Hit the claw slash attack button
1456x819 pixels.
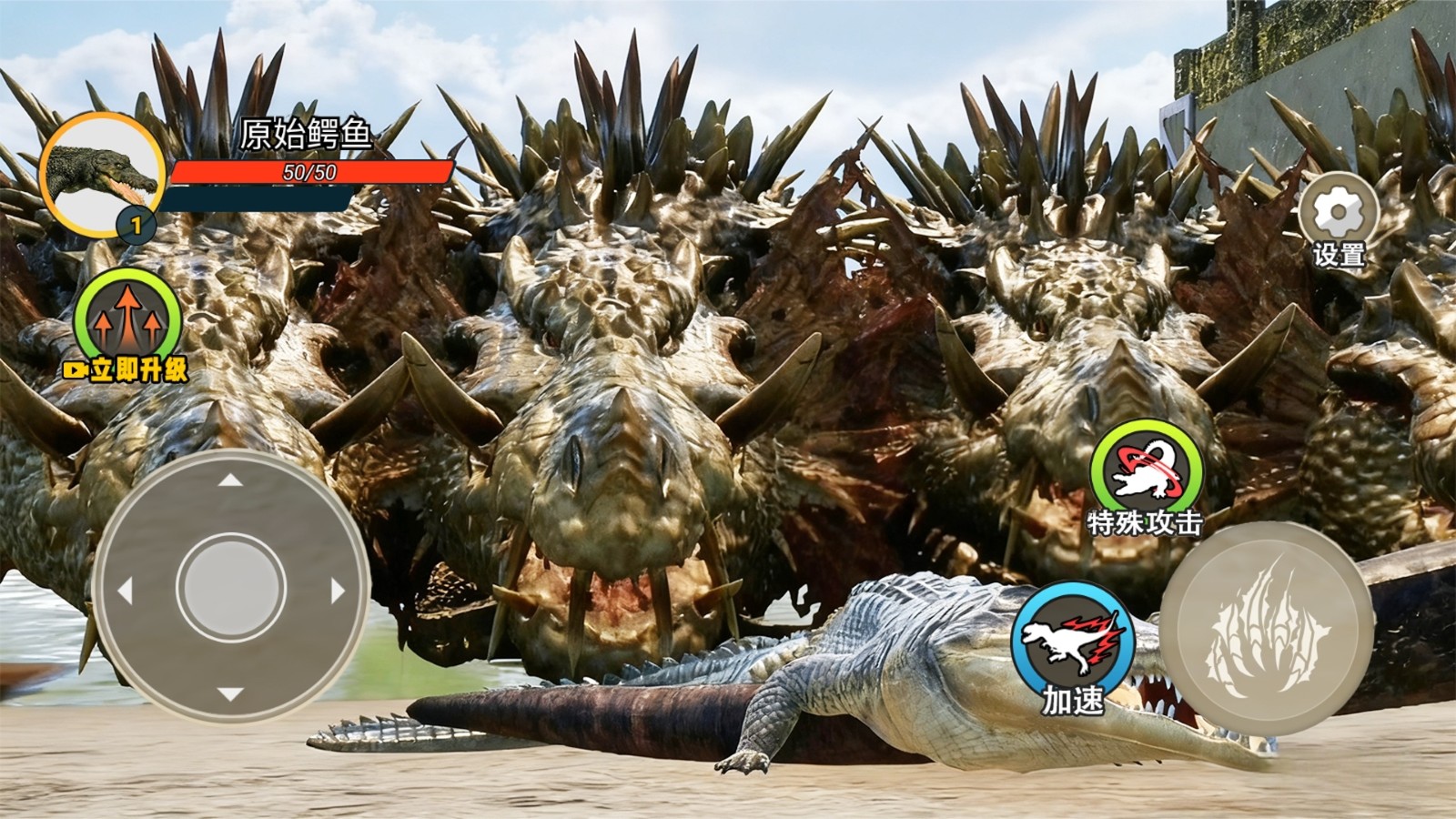[1266, 628]
